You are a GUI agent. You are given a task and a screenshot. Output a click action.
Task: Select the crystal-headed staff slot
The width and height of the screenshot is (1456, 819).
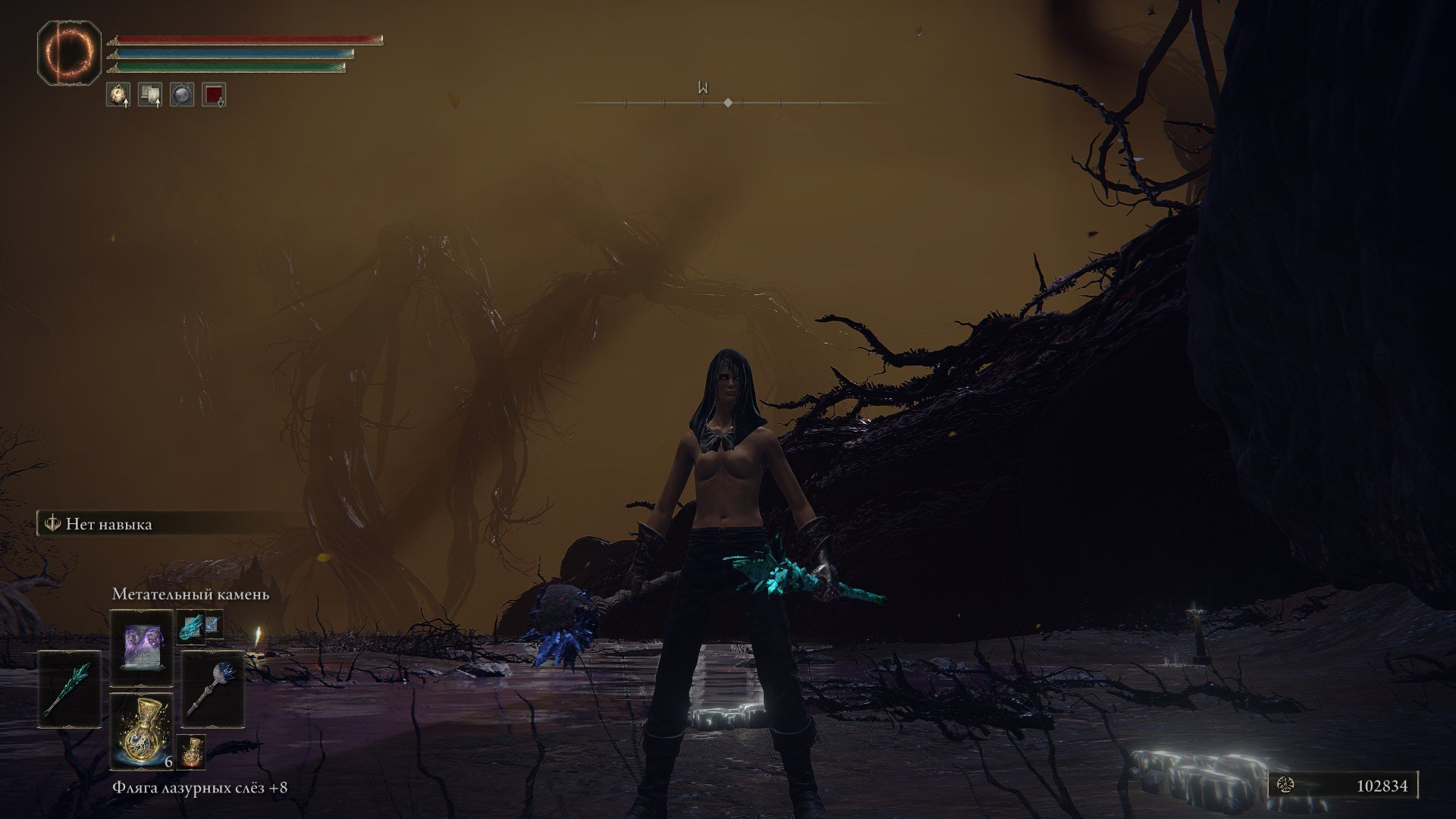(x=213, y=689)
